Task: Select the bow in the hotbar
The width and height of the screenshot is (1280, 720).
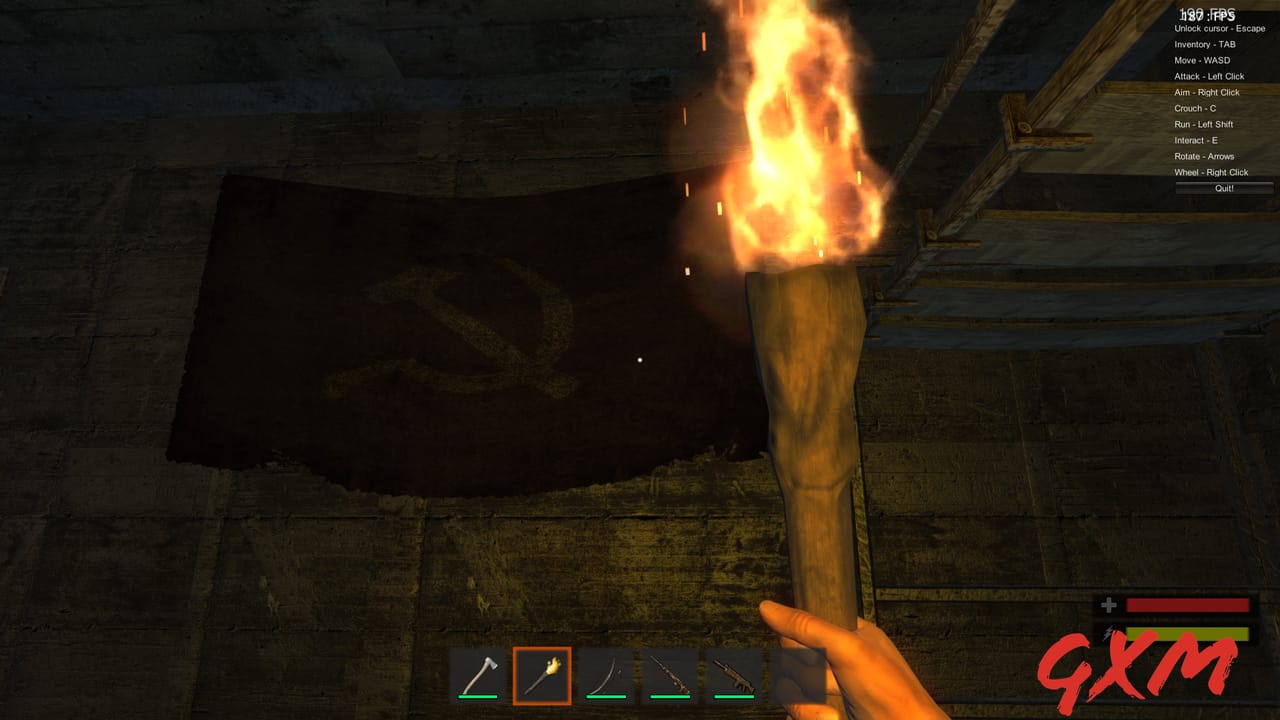Action: [x=604, y=675]
